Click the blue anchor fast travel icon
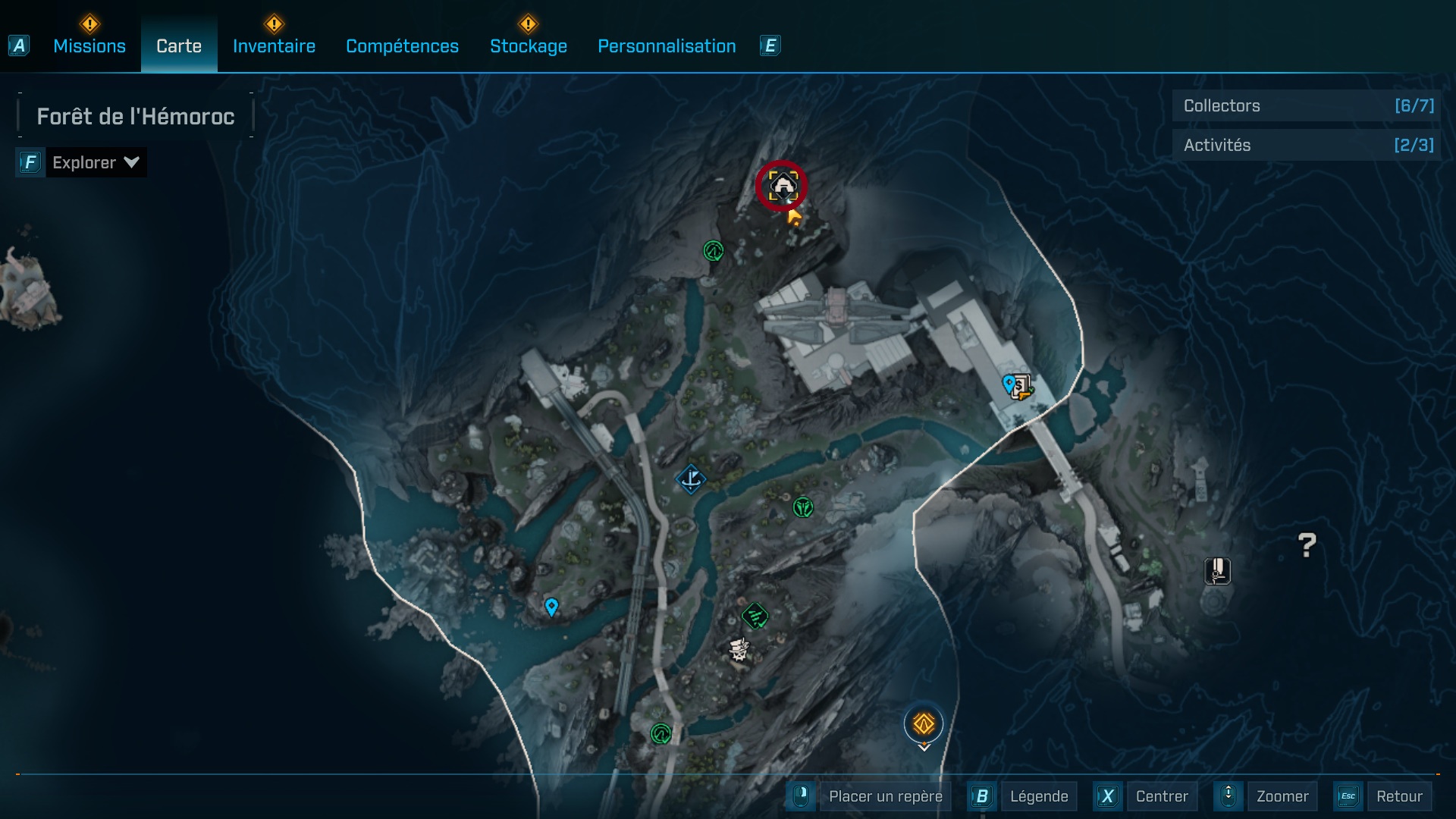 691,479
